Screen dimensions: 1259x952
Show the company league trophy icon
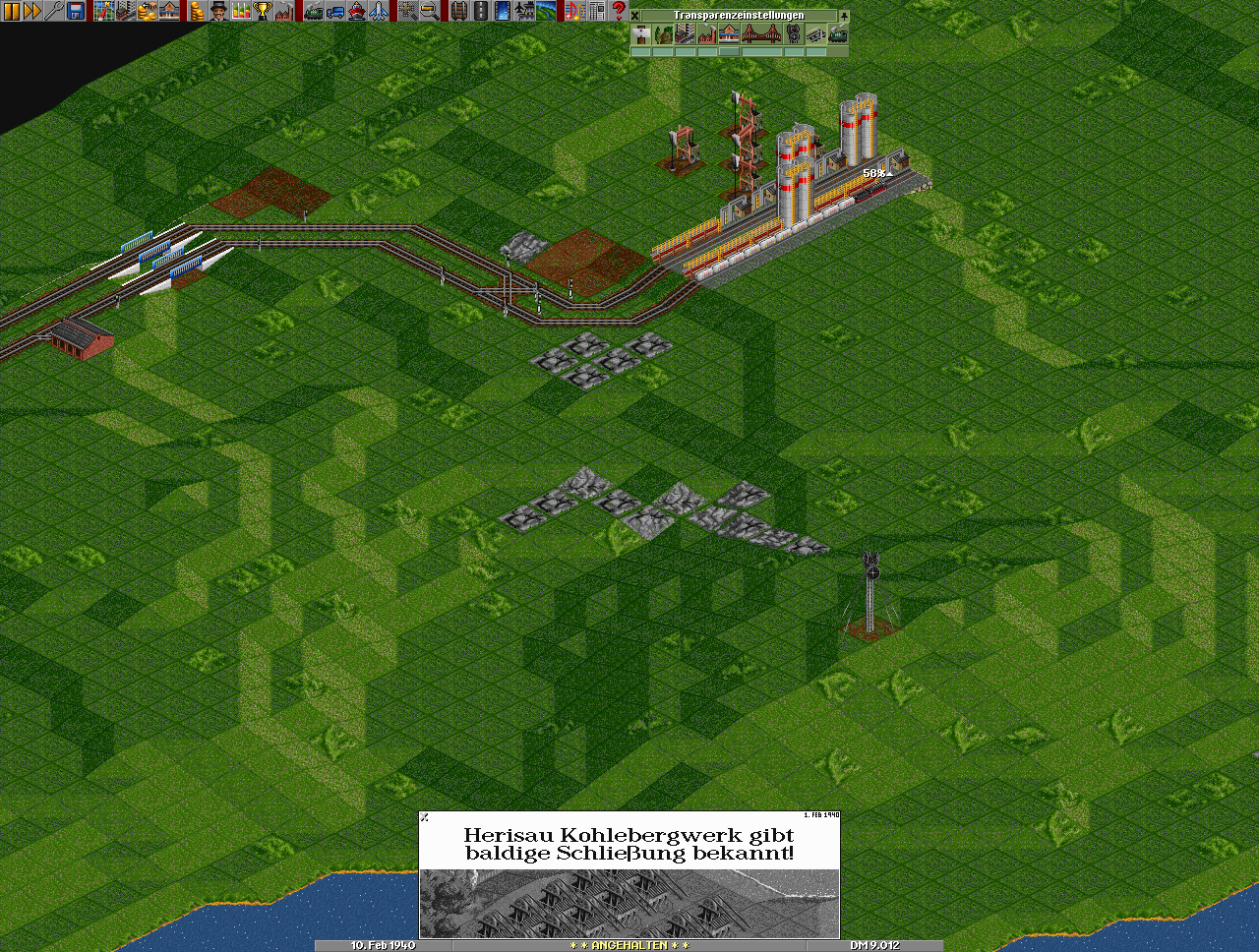[x=263, y=11]
